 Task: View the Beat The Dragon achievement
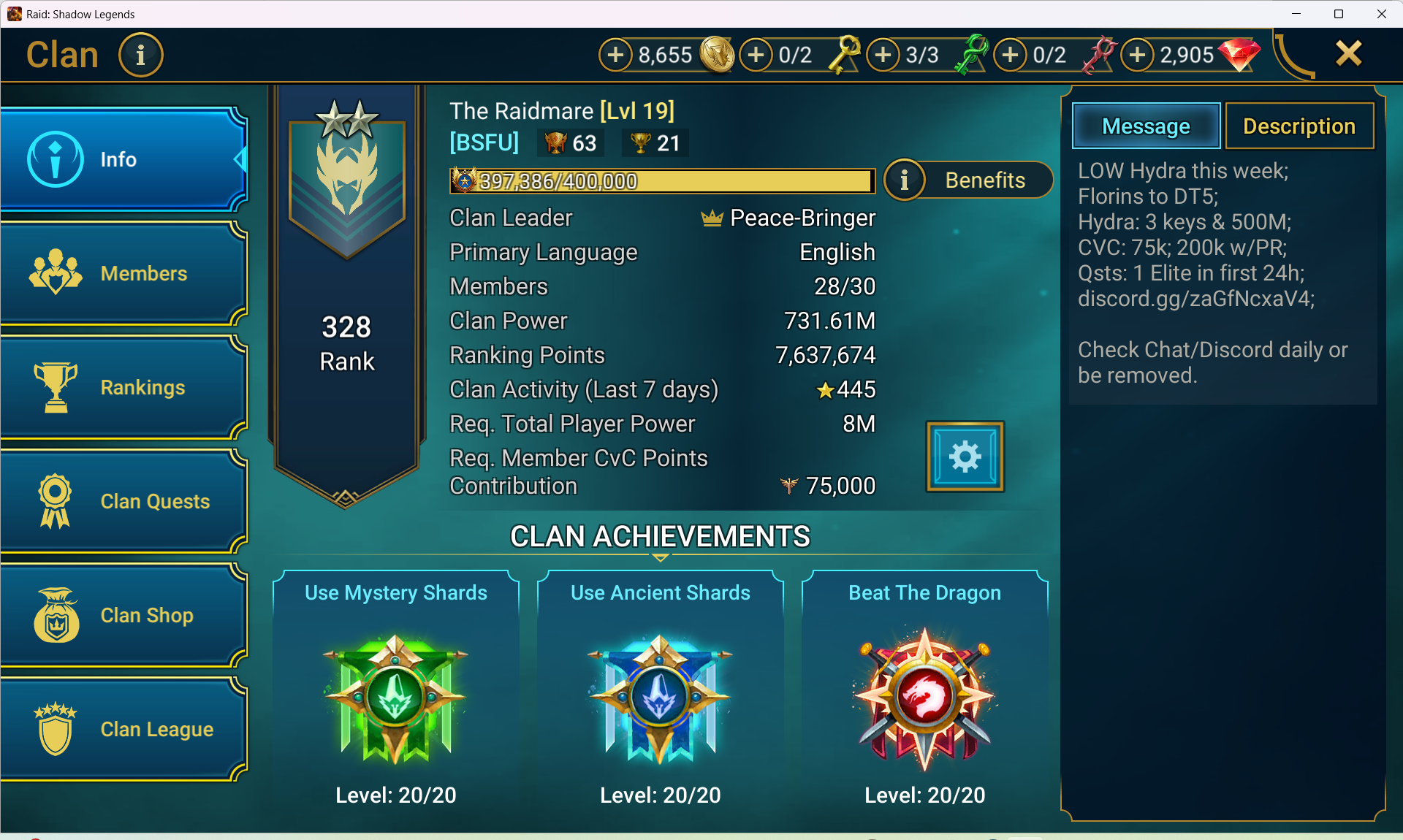(924, 694)
